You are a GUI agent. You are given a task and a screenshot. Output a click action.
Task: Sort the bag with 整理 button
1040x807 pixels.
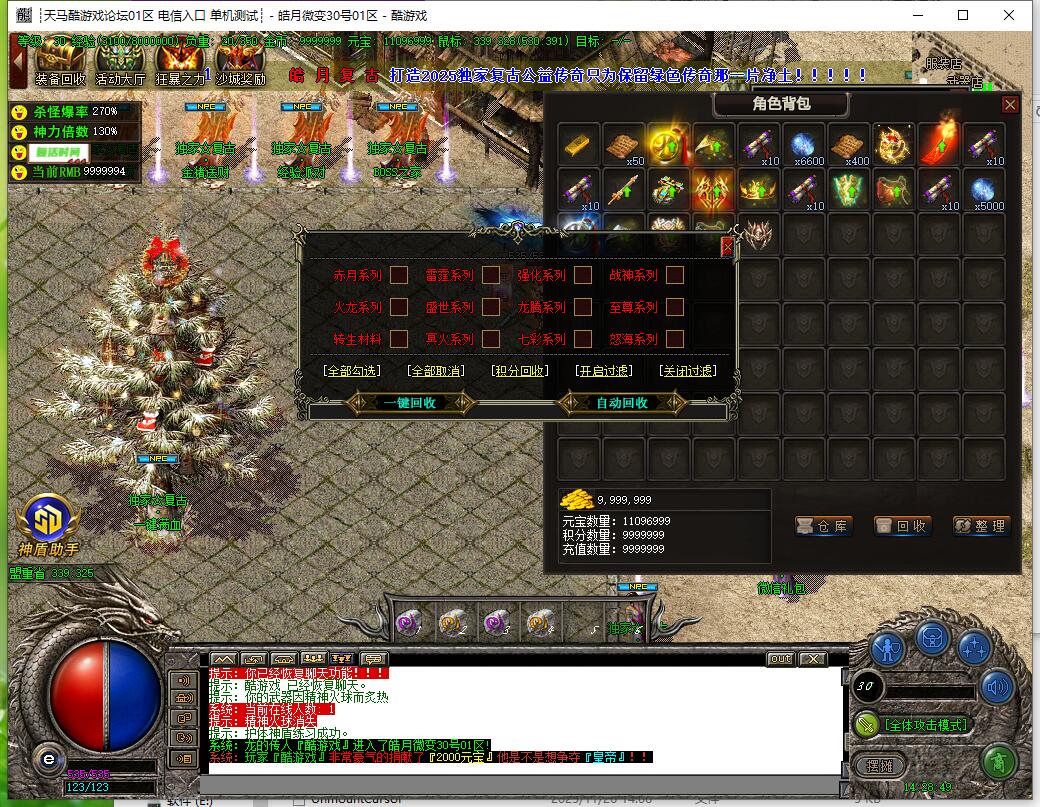[981, 526]
